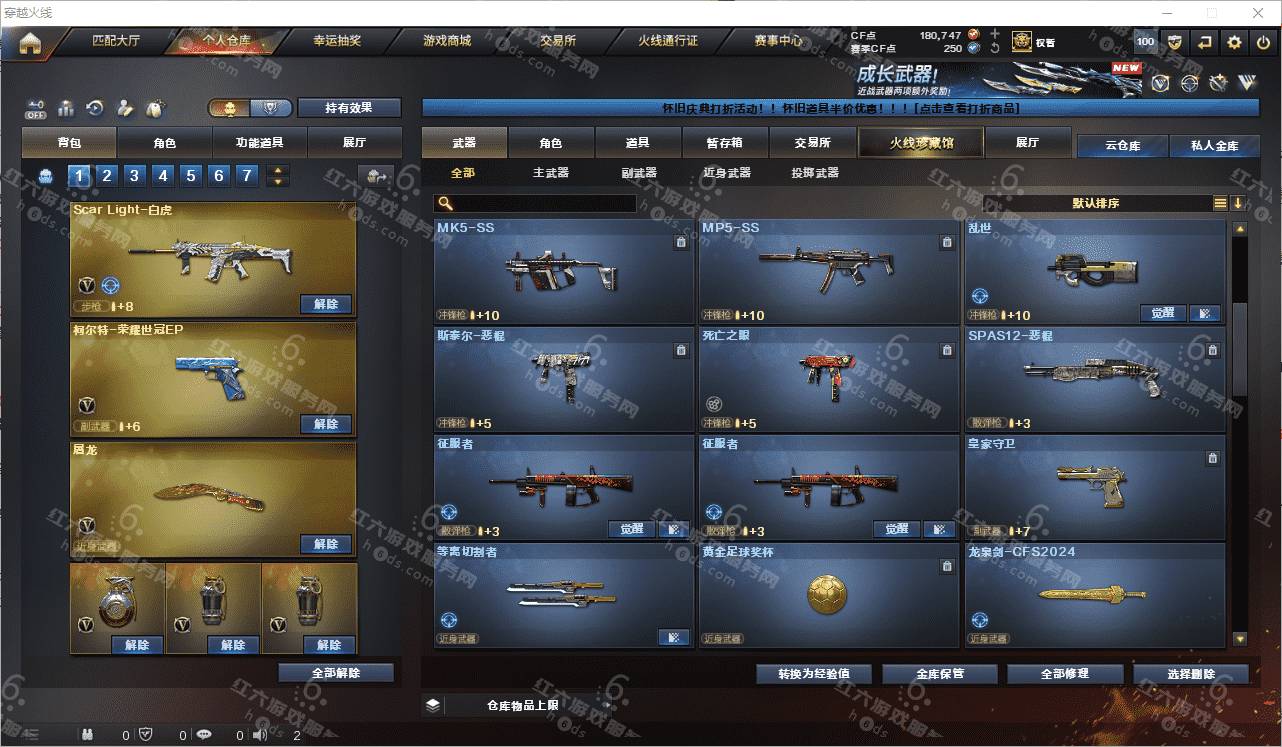The image size is (1282, 747).
Task: Choose backpack slot number 3
Action: click(x=135, y=176)
